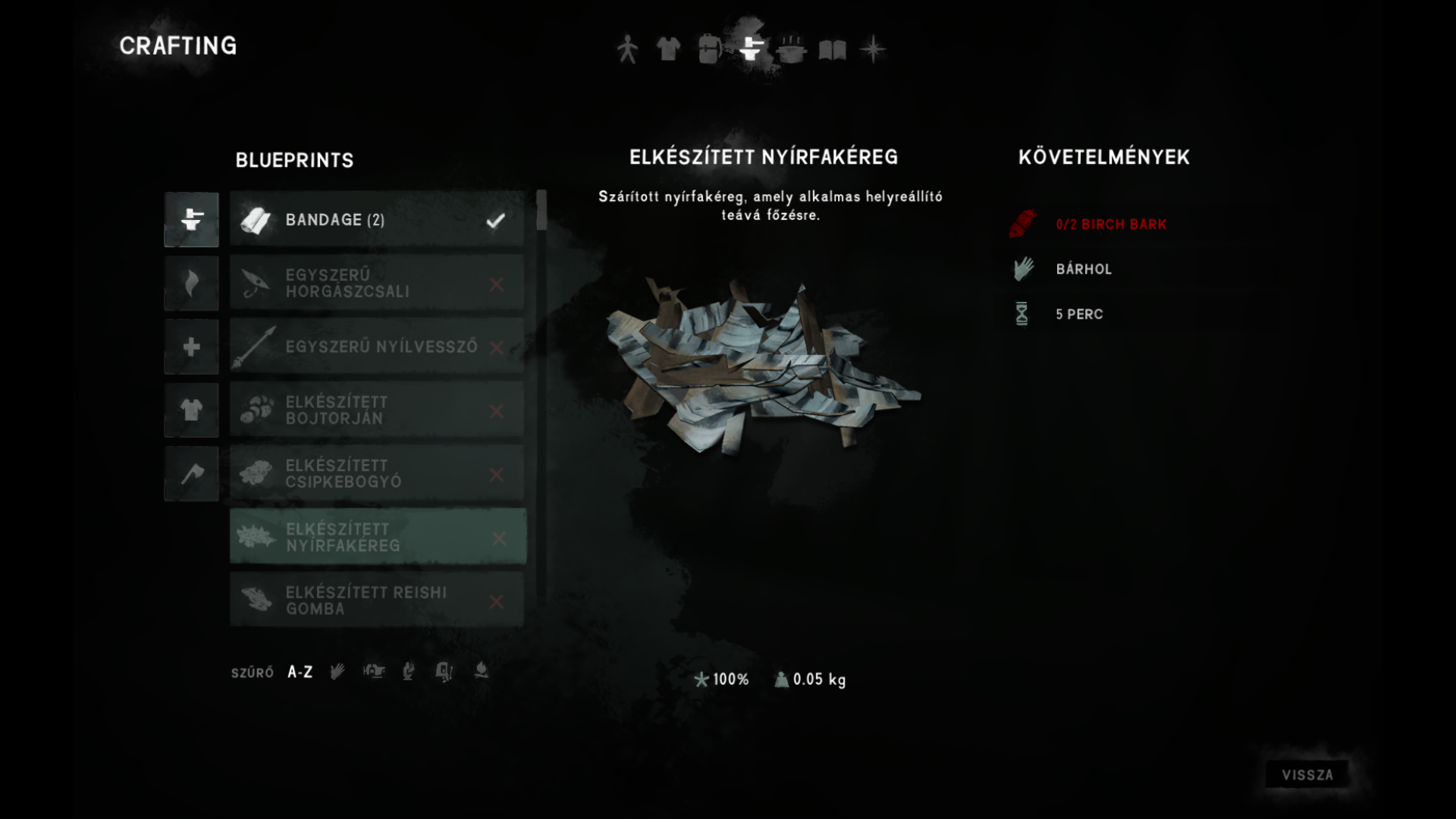Select the Elkészített Nyírfakéreg blueprint
This screenshot has height=819, width=1456.
377,537
